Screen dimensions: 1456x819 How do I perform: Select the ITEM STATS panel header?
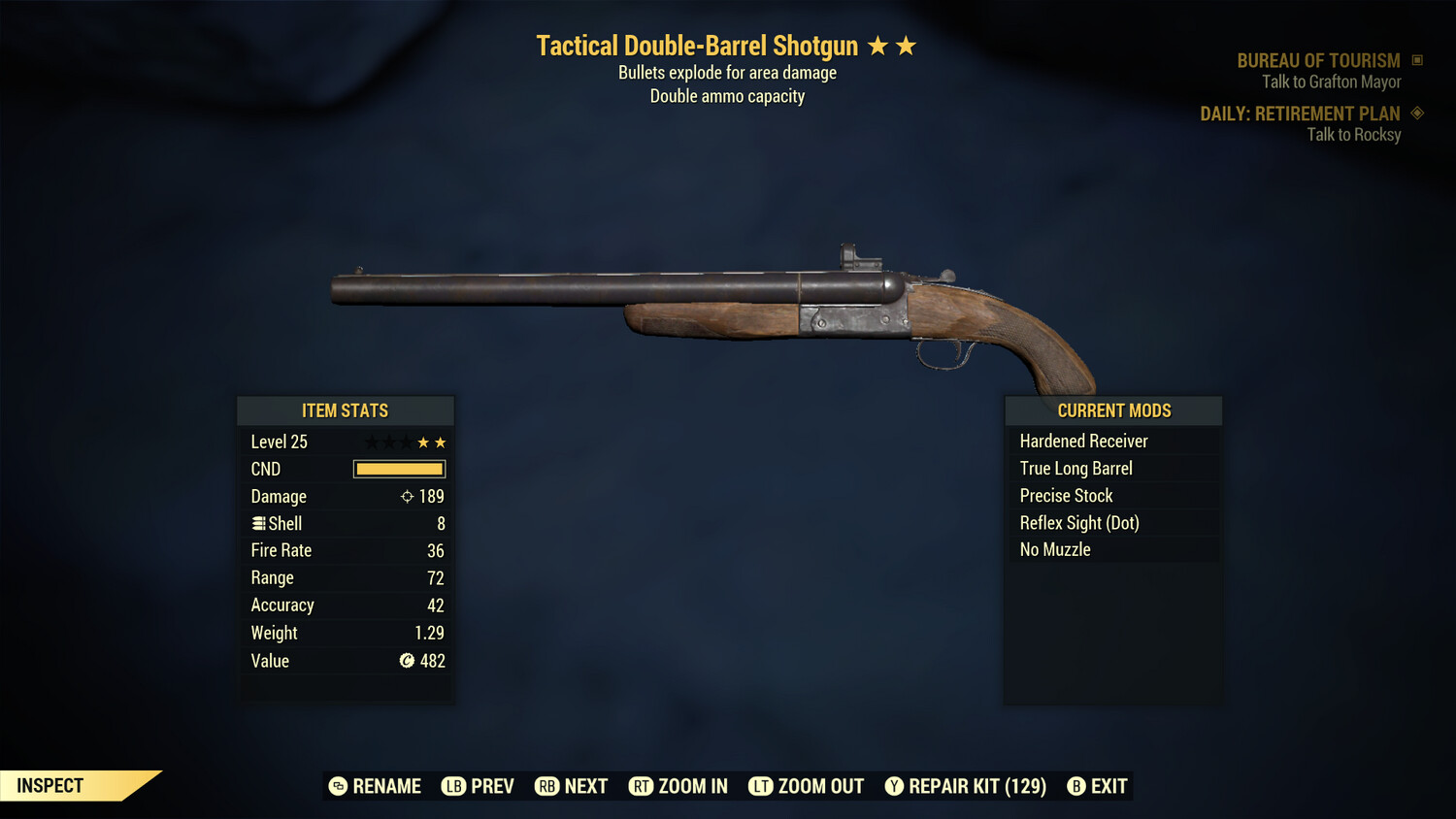coord(345,410)
